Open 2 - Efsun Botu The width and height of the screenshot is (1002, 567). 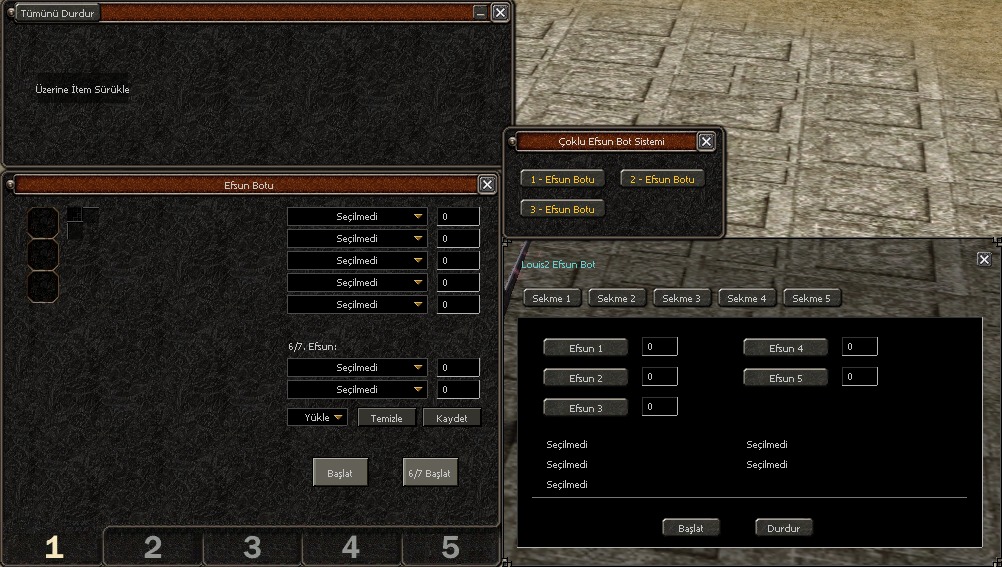point(662,179)
